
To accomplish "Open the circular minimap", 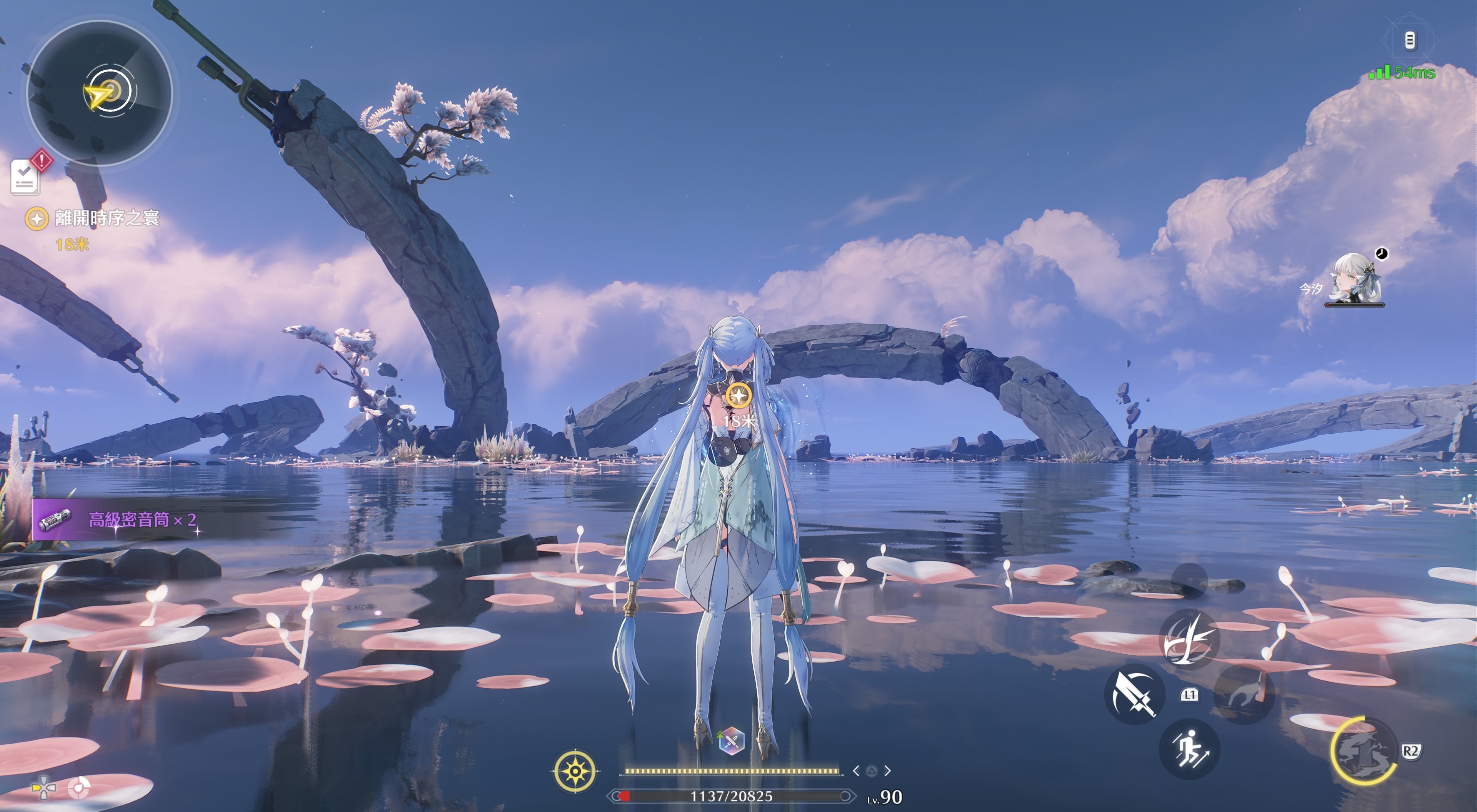I will pyautogui.click(x=100, y=93).
